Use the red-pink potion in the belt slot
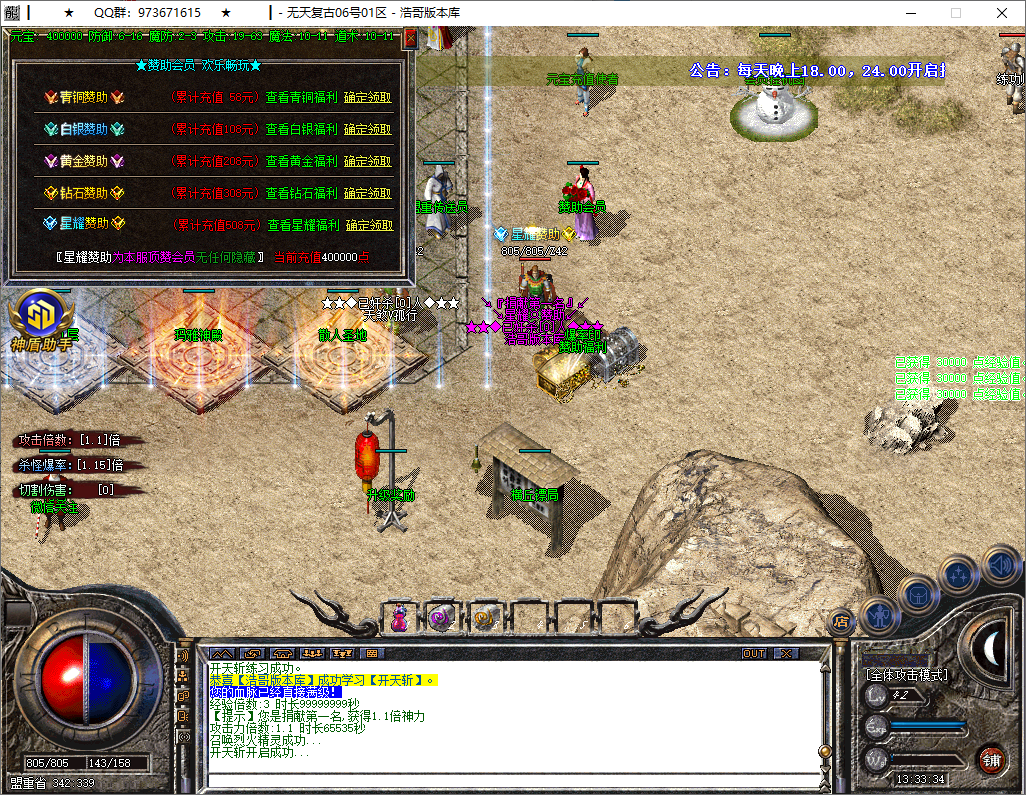This screenshot has width=1026, height=795. (399, 619)
